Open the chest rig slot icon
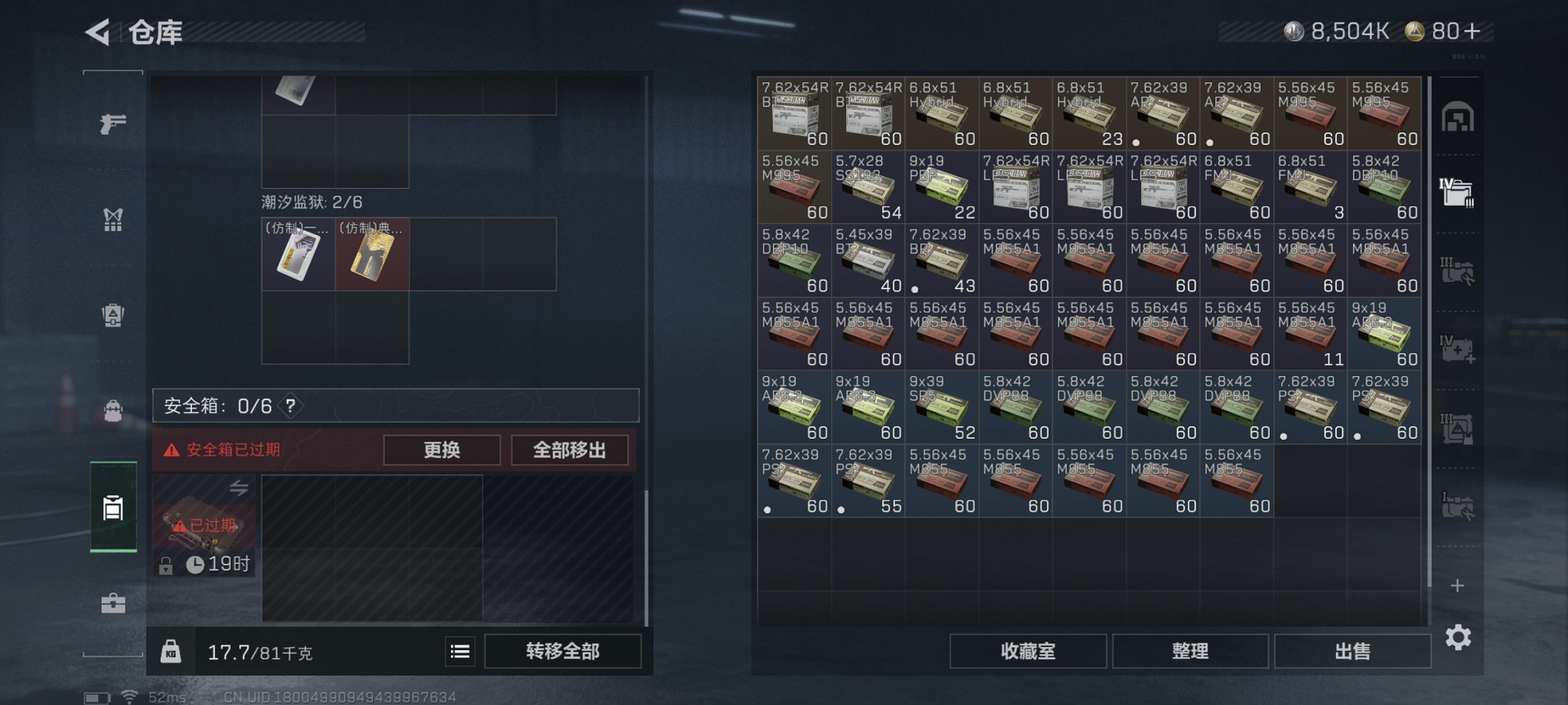Image resolution: width=1568 pixels, height=705 pixels. tap(113, 220)
